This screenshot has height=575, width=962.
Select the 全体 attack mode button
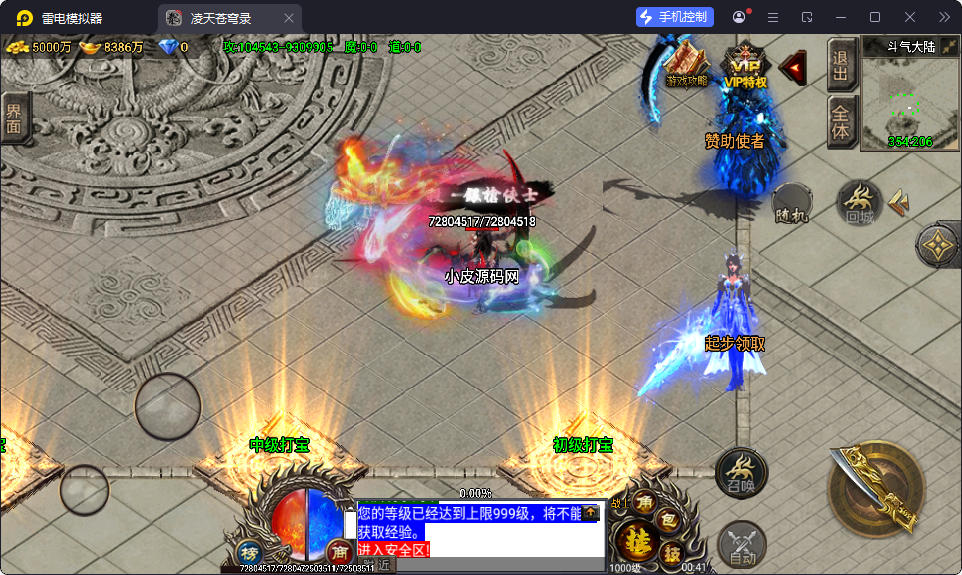click(x=840, y=122)
